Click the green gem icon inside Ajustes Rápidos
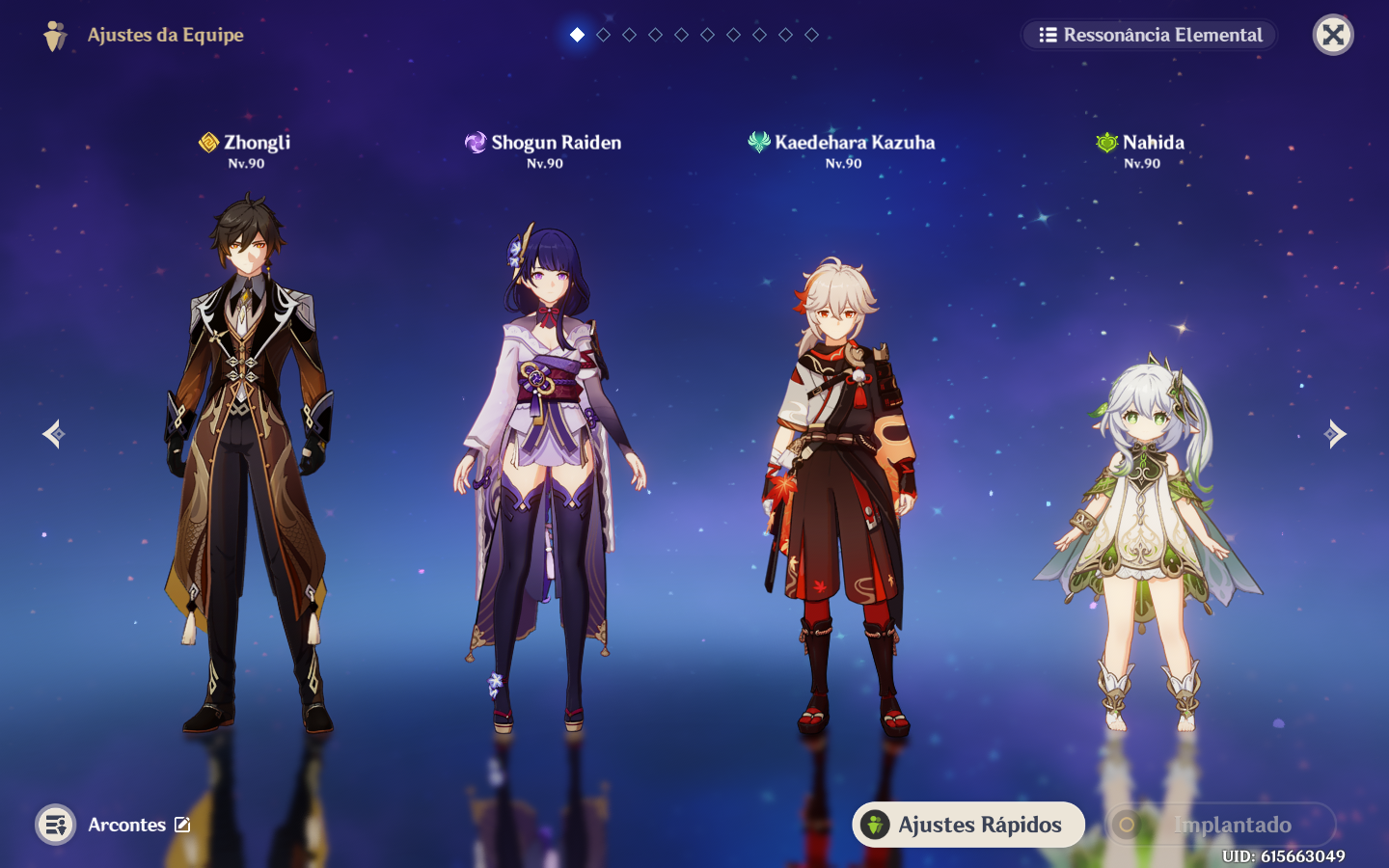 coord(876,825)
